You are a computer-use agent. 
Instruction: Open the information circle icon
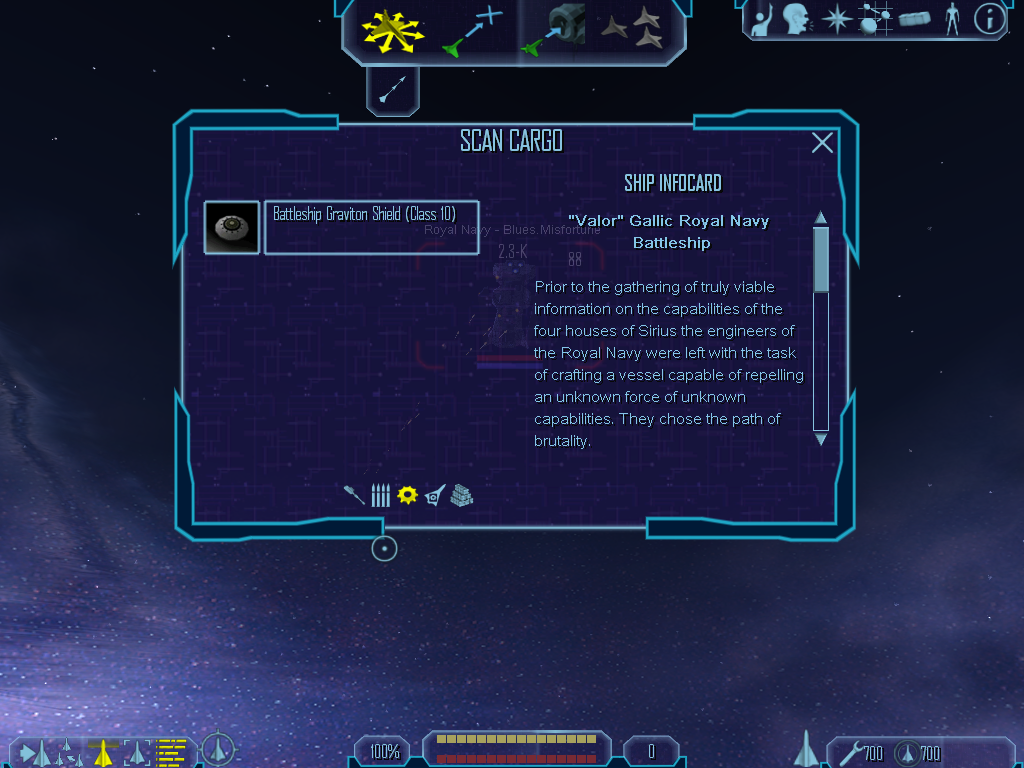coord(989,19)
